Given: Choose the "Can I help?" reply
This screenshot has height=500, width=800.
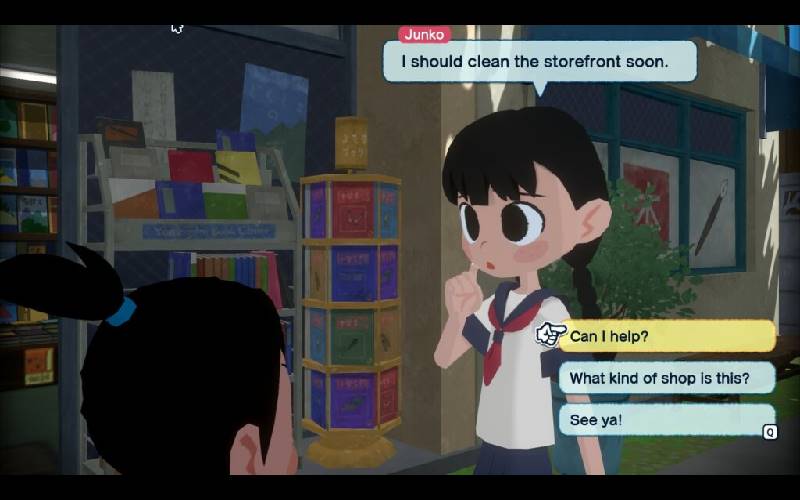Looking at the screenshot, I should click(x=665, y=336).
